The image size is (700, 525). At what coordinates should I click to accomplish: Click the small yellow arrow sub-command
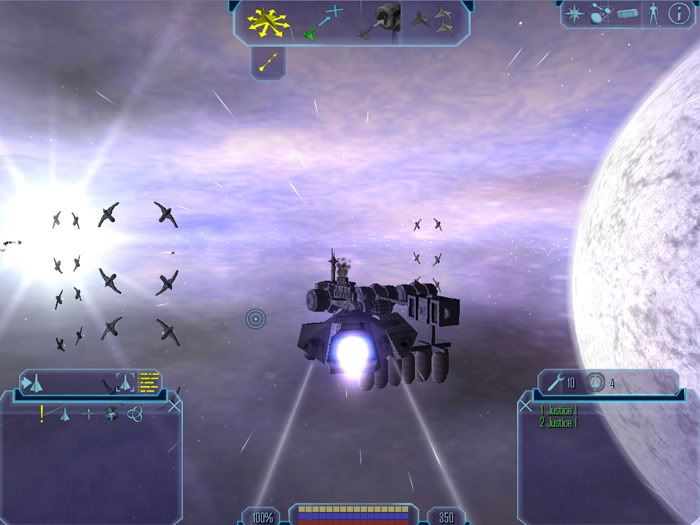pos(268,62)
